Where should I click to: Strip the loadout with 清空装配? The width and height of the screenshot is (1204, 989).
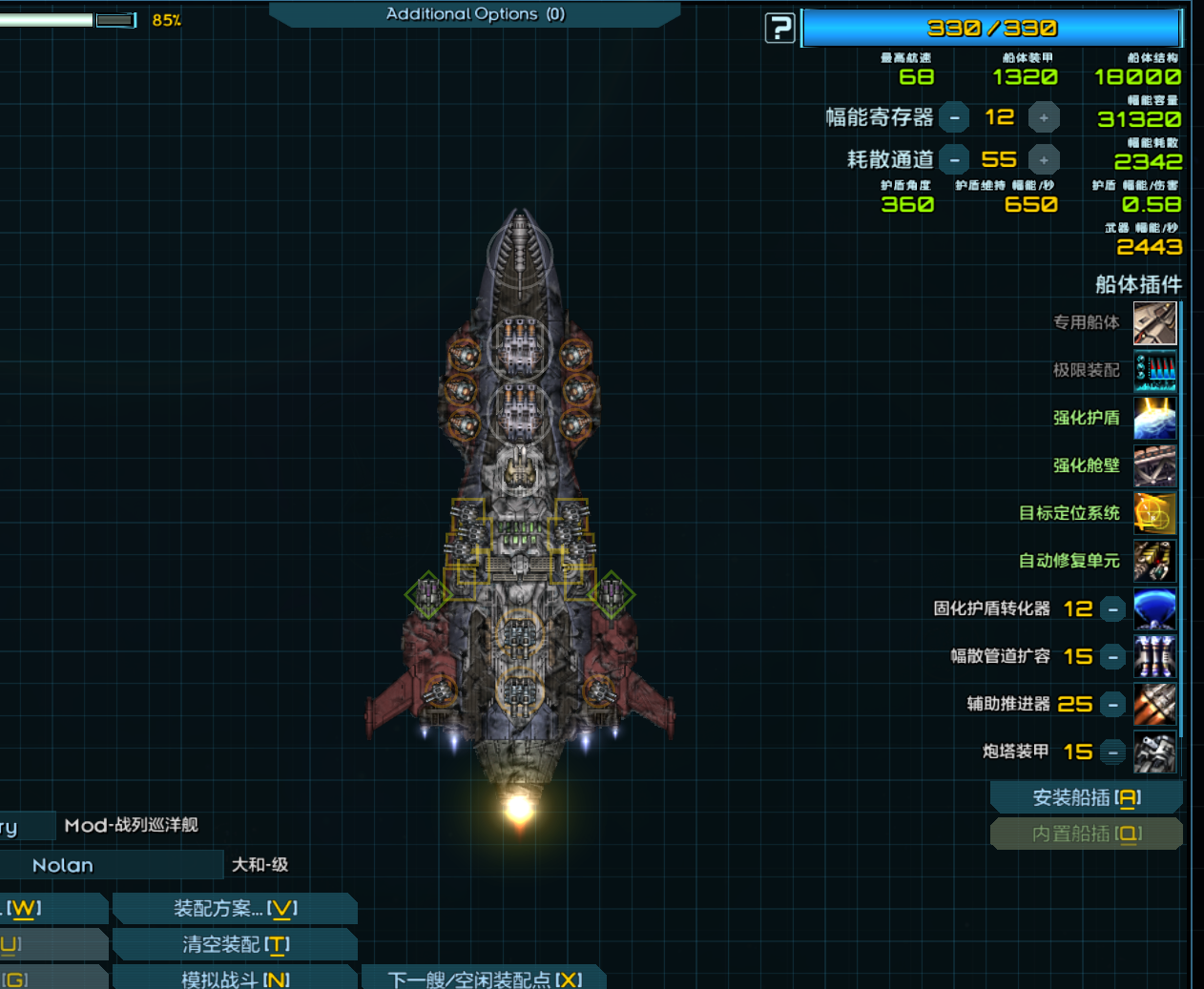point(235,945)
